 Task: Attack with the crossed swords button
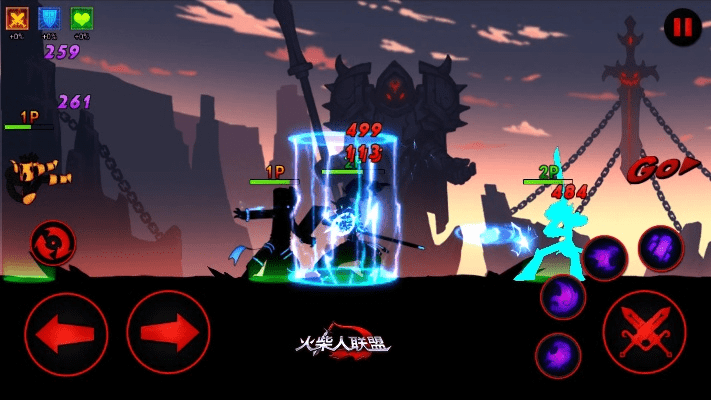pyautogui.click(x=644, y=332)
